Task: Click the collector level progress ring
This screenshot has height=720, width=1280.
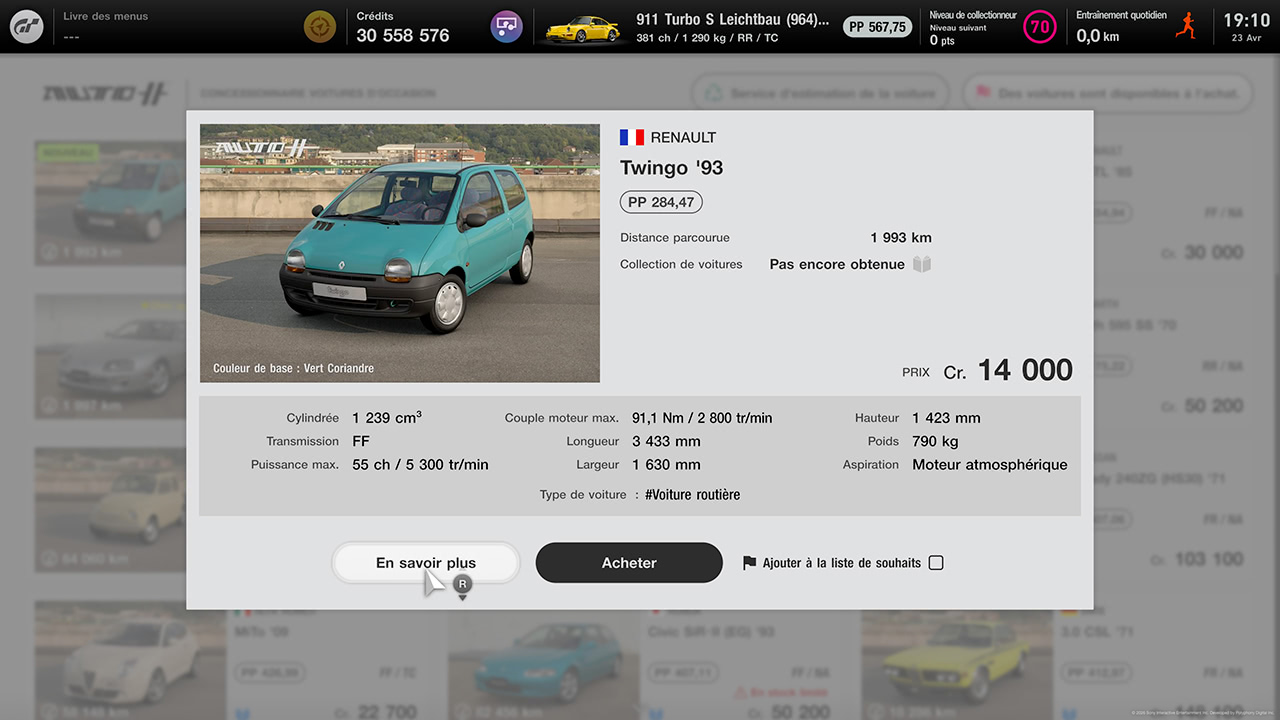Action: (1040, 27)
